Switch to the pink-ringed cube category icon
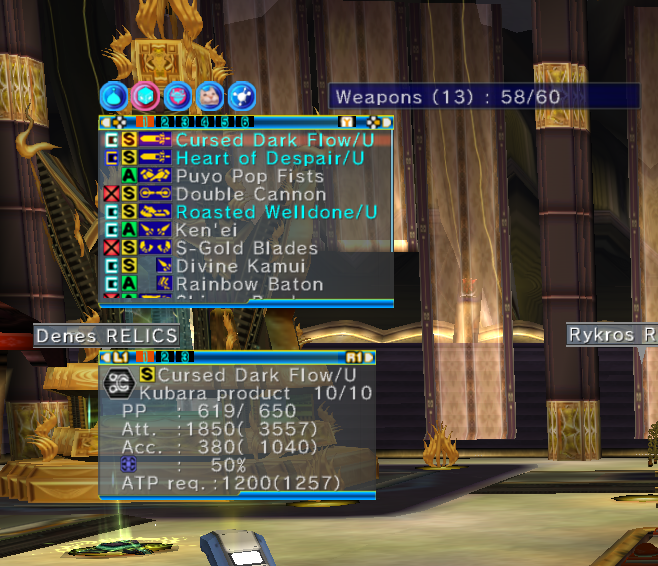Image resolution: width=658 pixels, height=566 pixels. pos(144,96)
